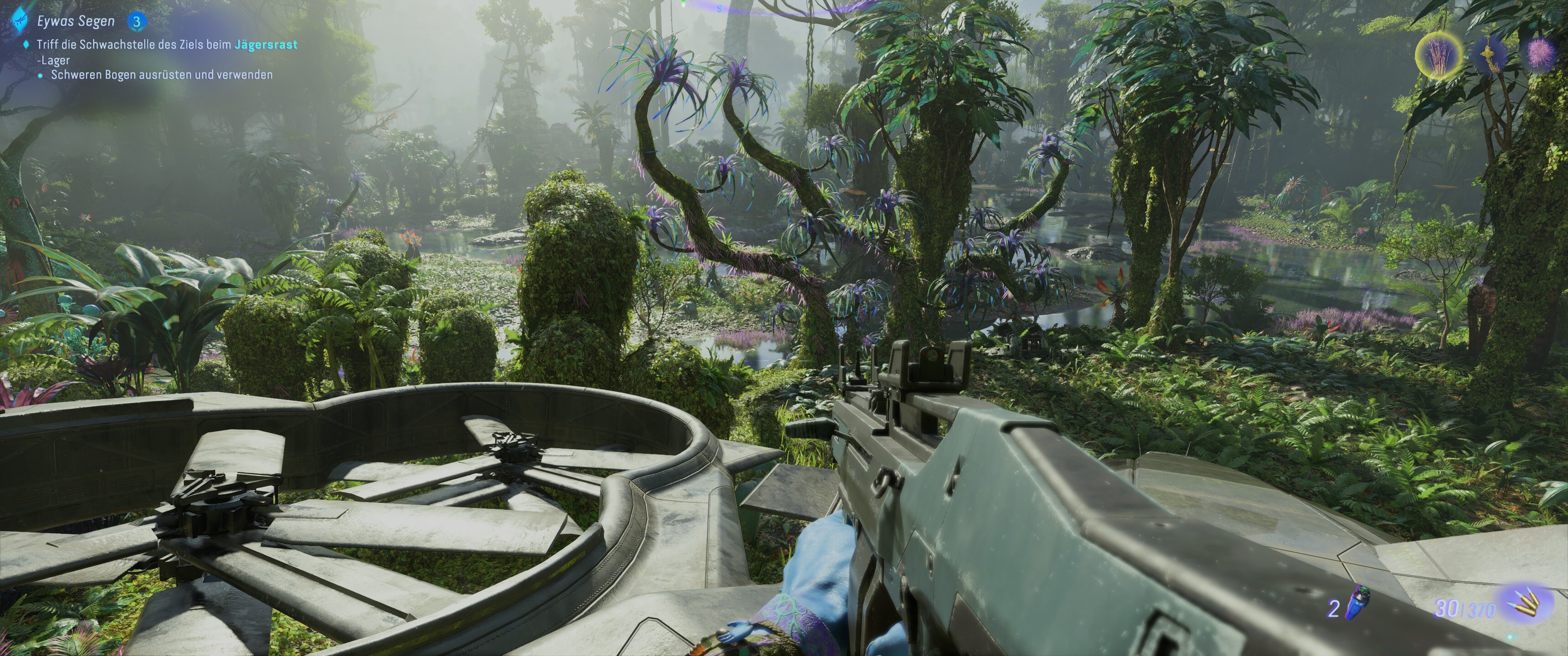Select the level 3 quest badge
The width and height of the screenshot is (1568, 656).
[x=136, y=22]
